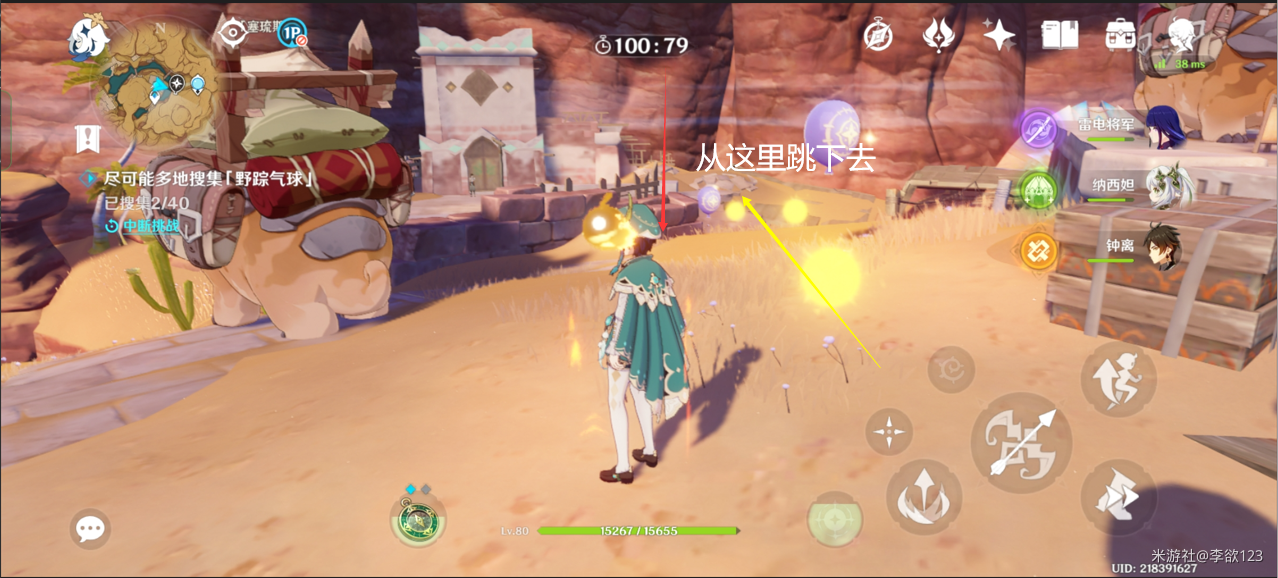1278x578 pixels.
Task: Open the minimap
Action: coord(160,82)
